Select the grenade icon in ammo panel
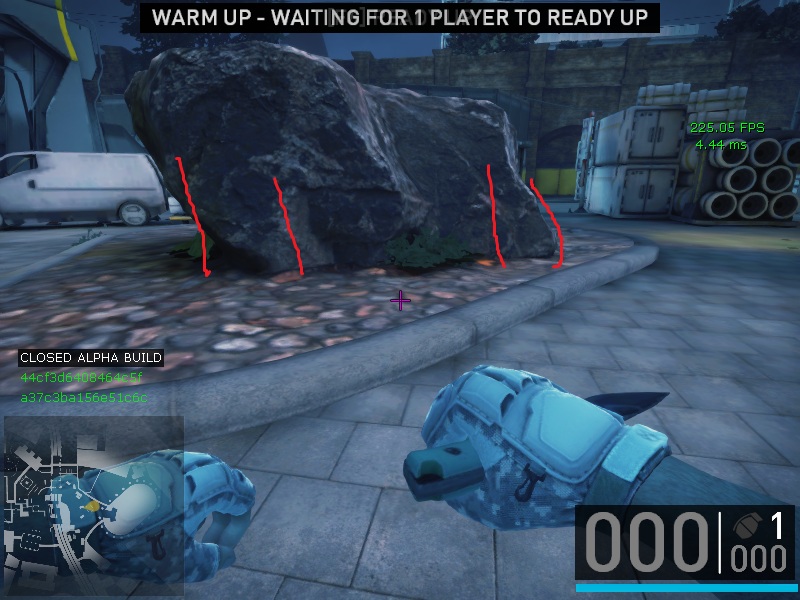Screen dimensions: 800x600 point(744,526)
